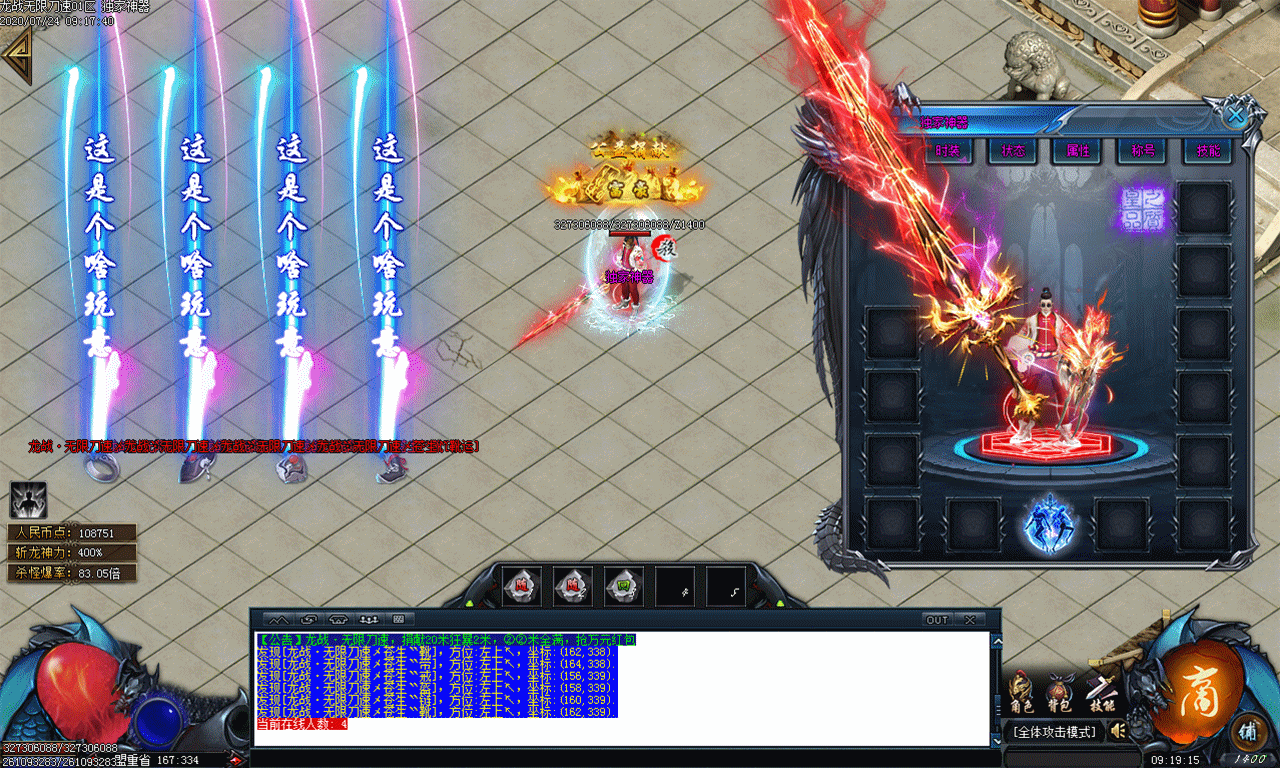Use the green 回 scroll hotbar slot
The width and height of the screenshot is (1280, 768).
[624, 586]
